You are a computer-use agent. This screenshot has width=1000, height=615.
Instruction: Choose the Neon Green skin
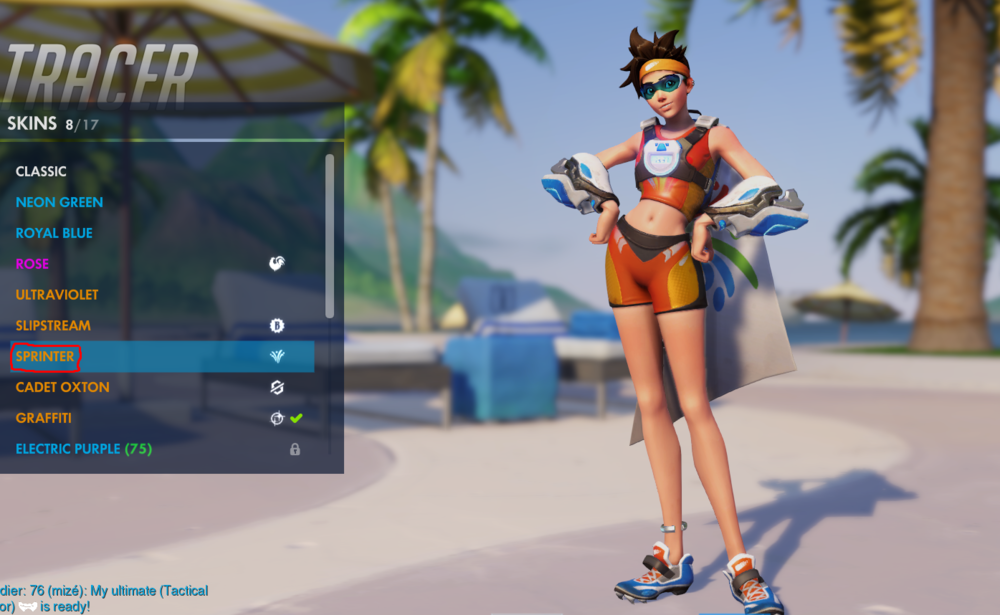[59, 202]
